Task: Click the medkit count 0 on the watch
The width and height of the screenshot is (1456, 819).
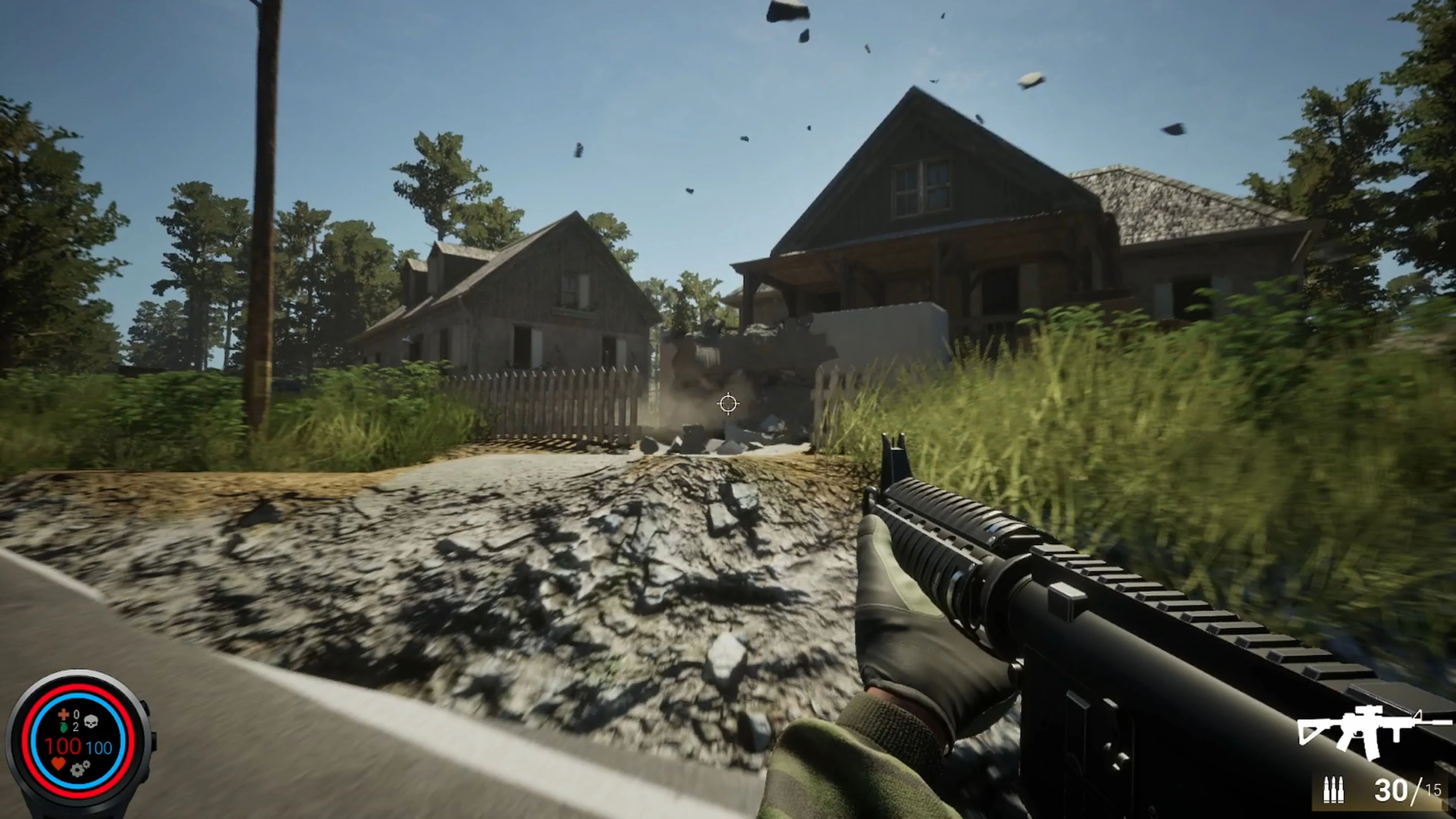Action: click(x=76, y=714)
